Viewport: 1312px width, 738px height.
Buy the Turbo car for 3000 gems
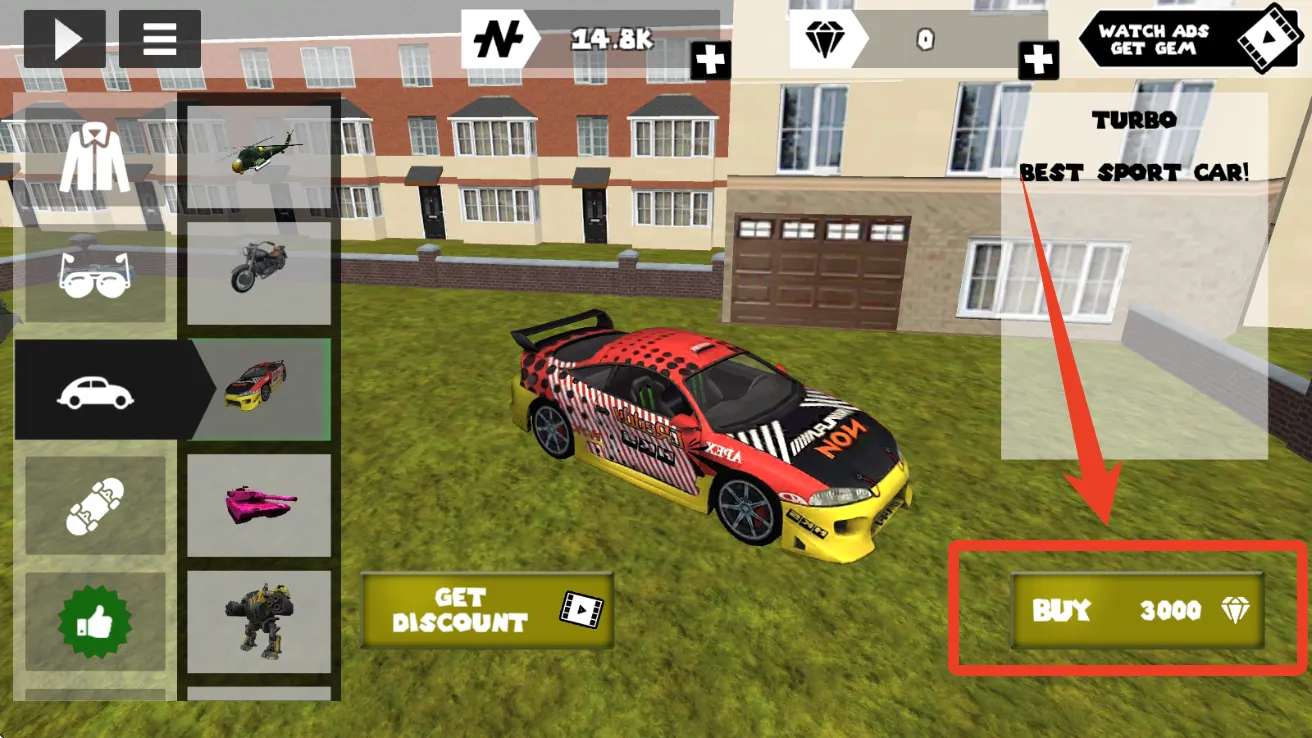click(1137, 610)
